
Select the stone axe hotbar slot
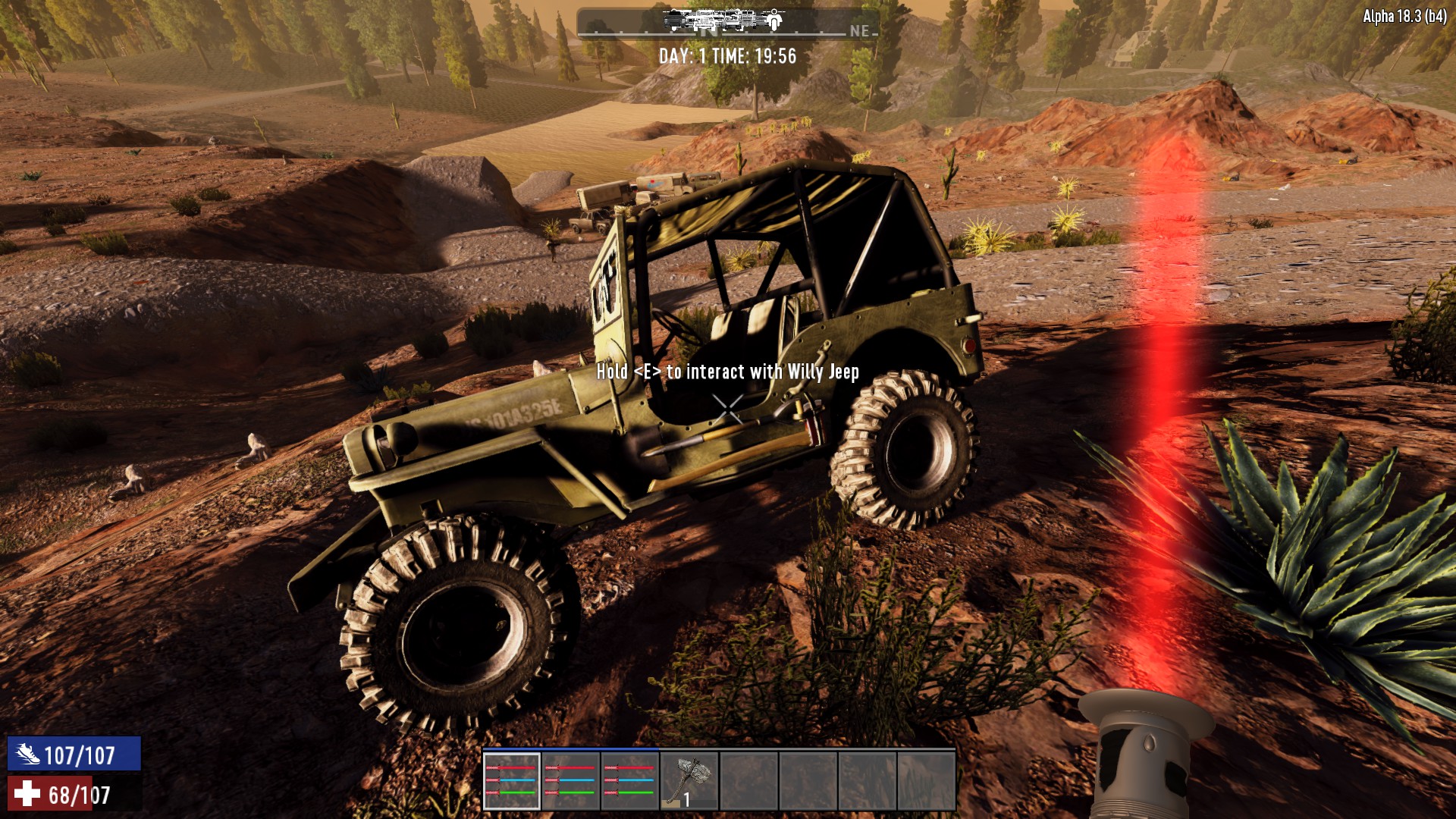689,781
